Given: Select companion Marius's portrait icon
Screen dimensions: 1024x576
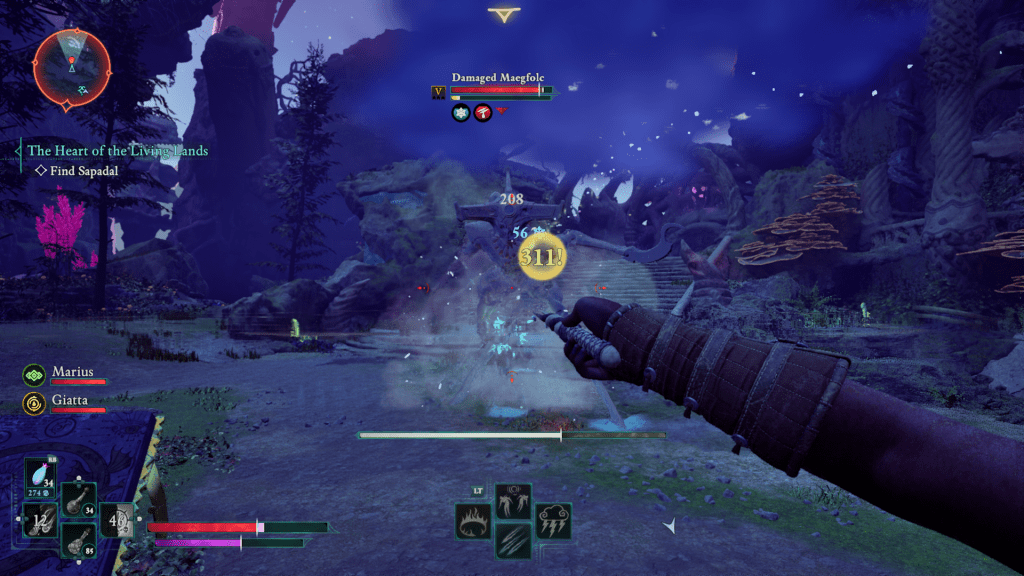Looking at the screenshot, I should coord(34,375).
